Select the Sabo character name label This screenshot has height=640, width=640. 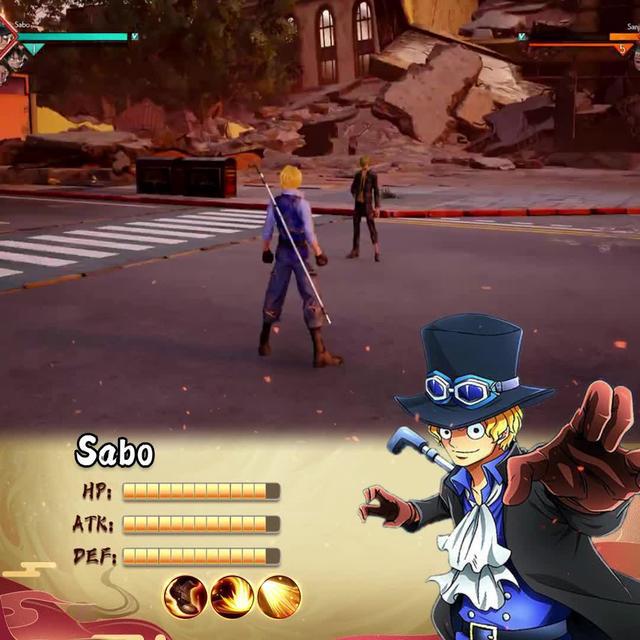tap(115, 453)
